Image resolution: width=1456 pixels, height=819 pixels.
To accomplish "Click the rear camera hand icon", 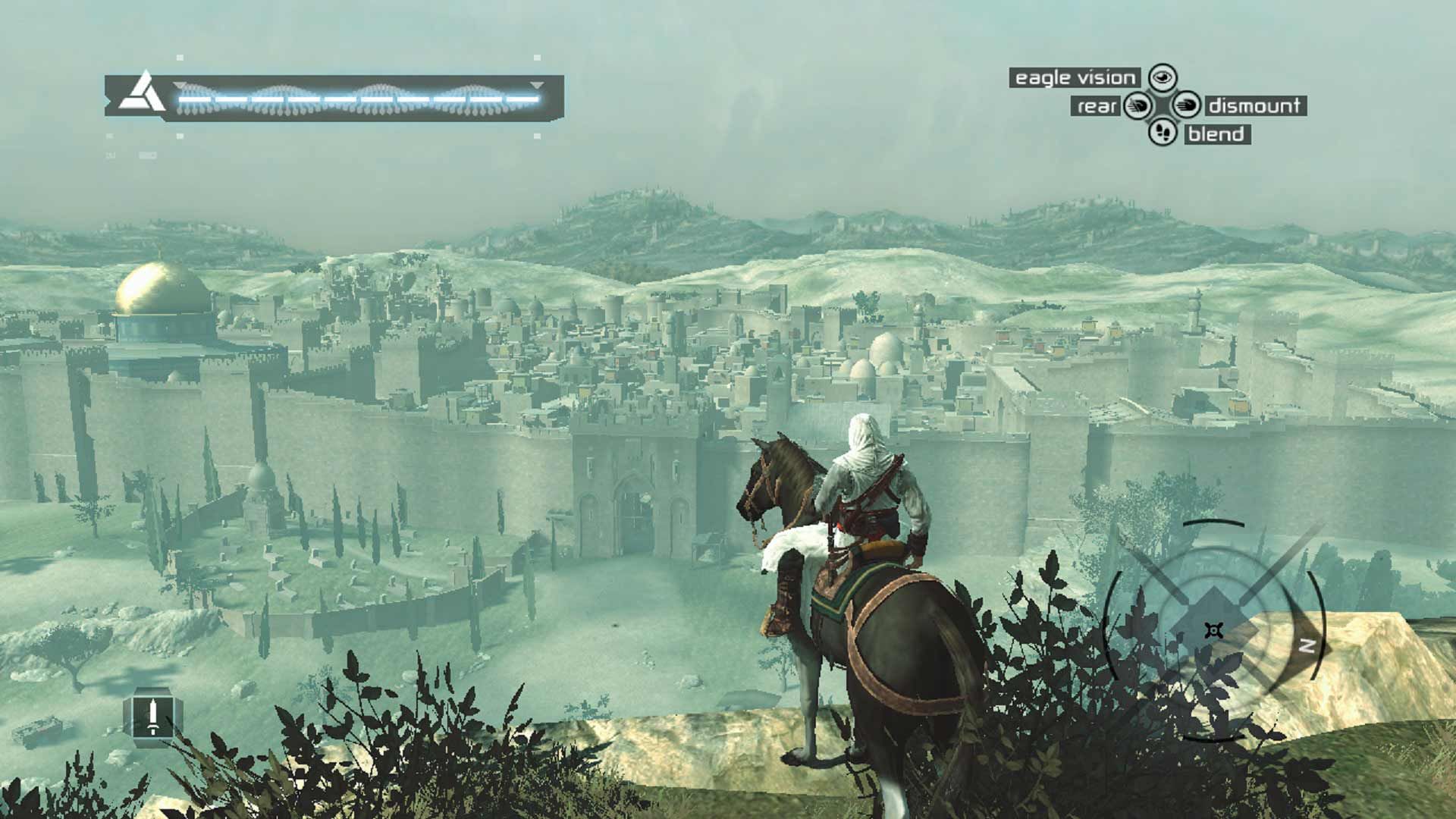I will (x=1137, y=106).
